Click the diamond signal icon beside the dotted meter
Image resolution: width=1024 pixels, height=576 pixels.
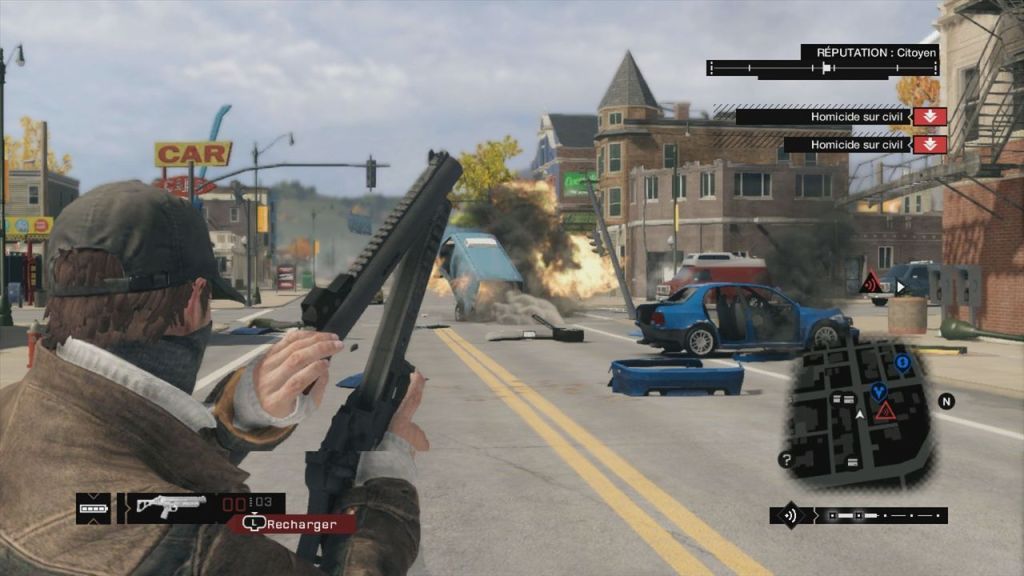(x=790, y=516)
